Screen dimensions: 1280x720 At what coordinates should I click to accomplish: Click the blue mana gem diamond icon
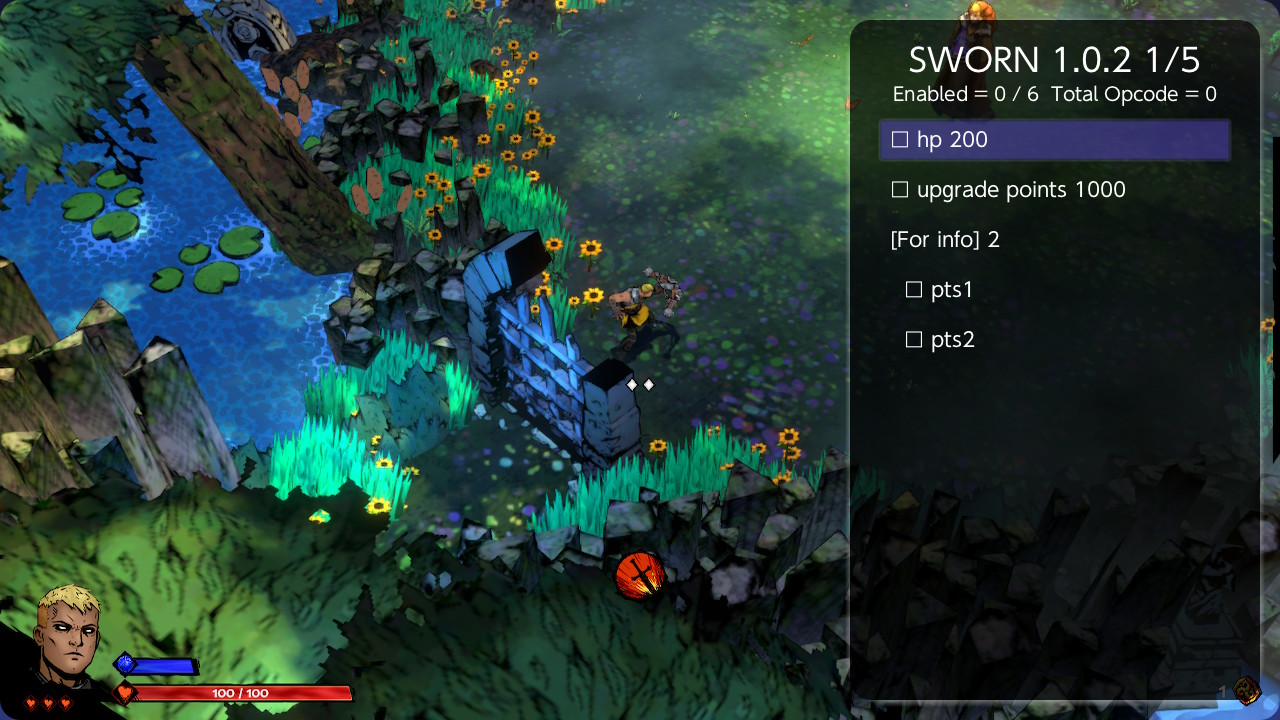123,662
